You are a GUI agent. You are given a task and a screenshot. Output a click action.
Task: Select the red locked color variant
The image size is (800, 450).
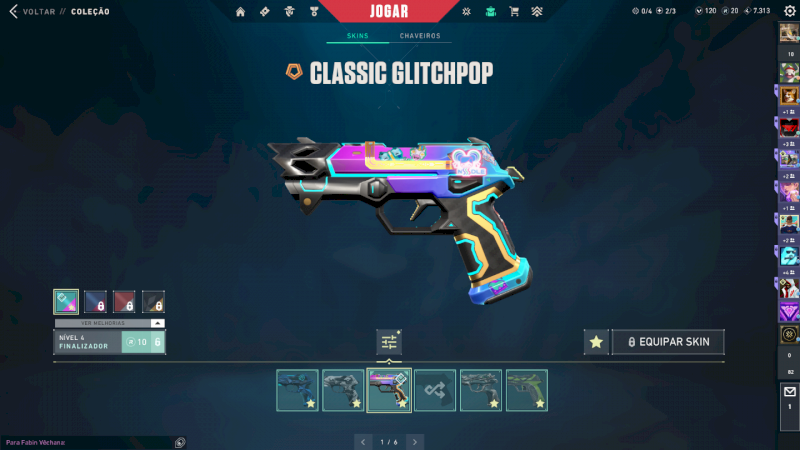pos(124,302)
